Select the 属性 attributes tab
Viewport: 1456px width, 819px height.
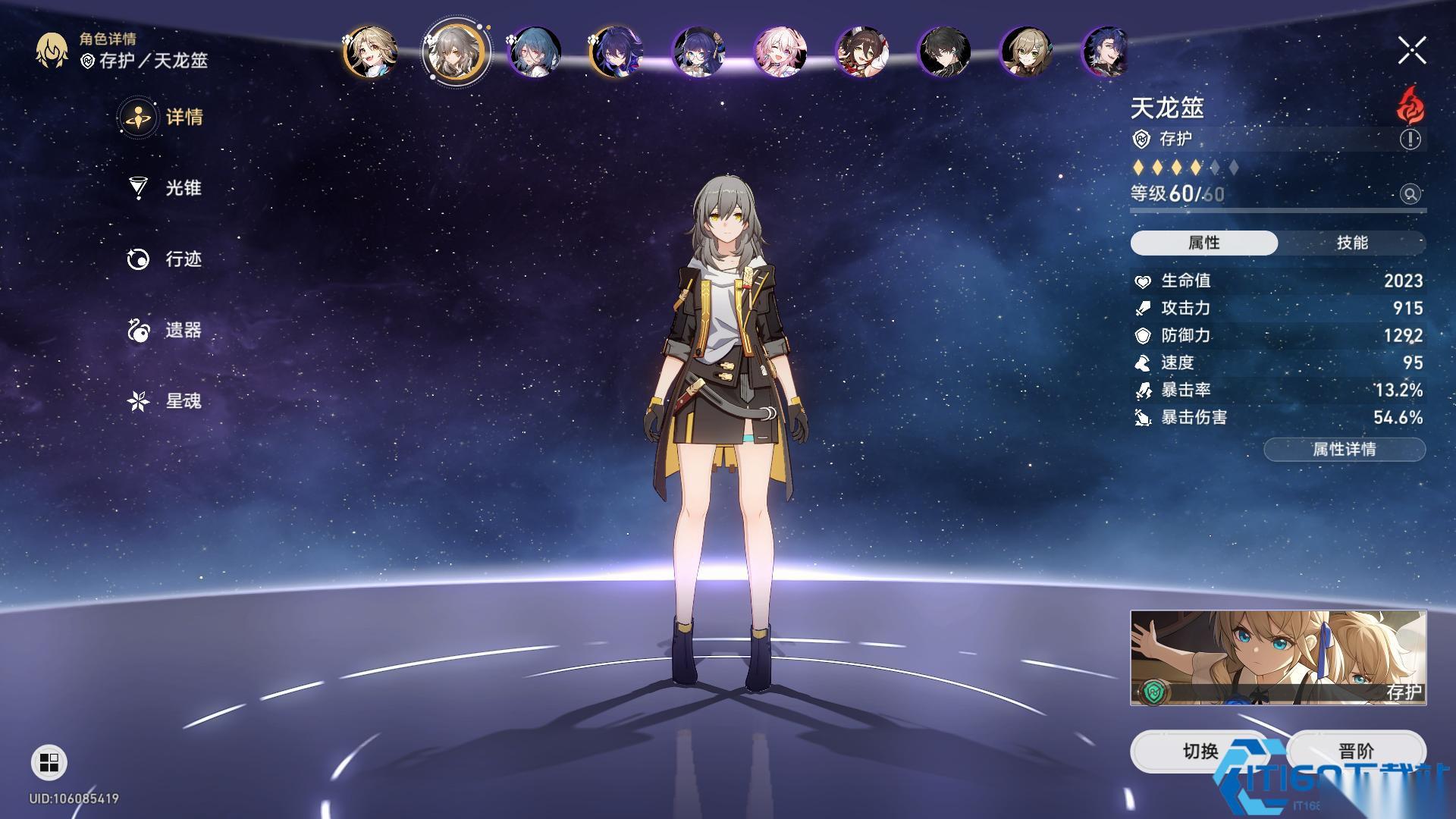click(1203, 243)
